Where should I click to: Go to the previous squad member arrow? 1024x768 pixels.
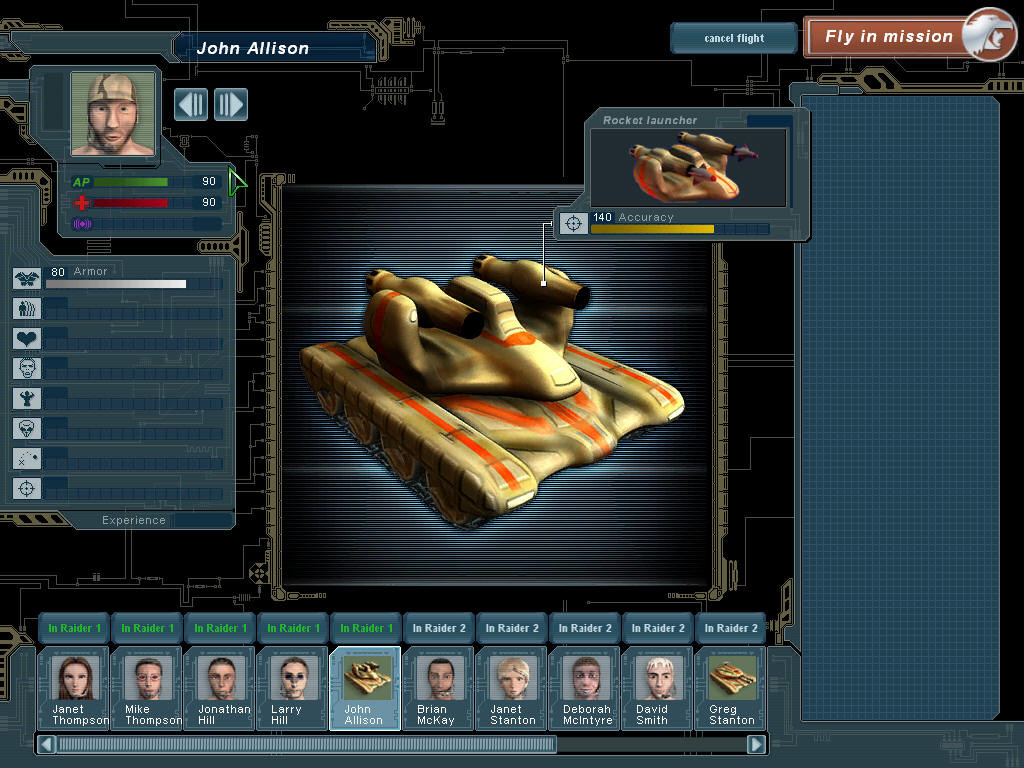pyautogui.click(x=191, y=104)
